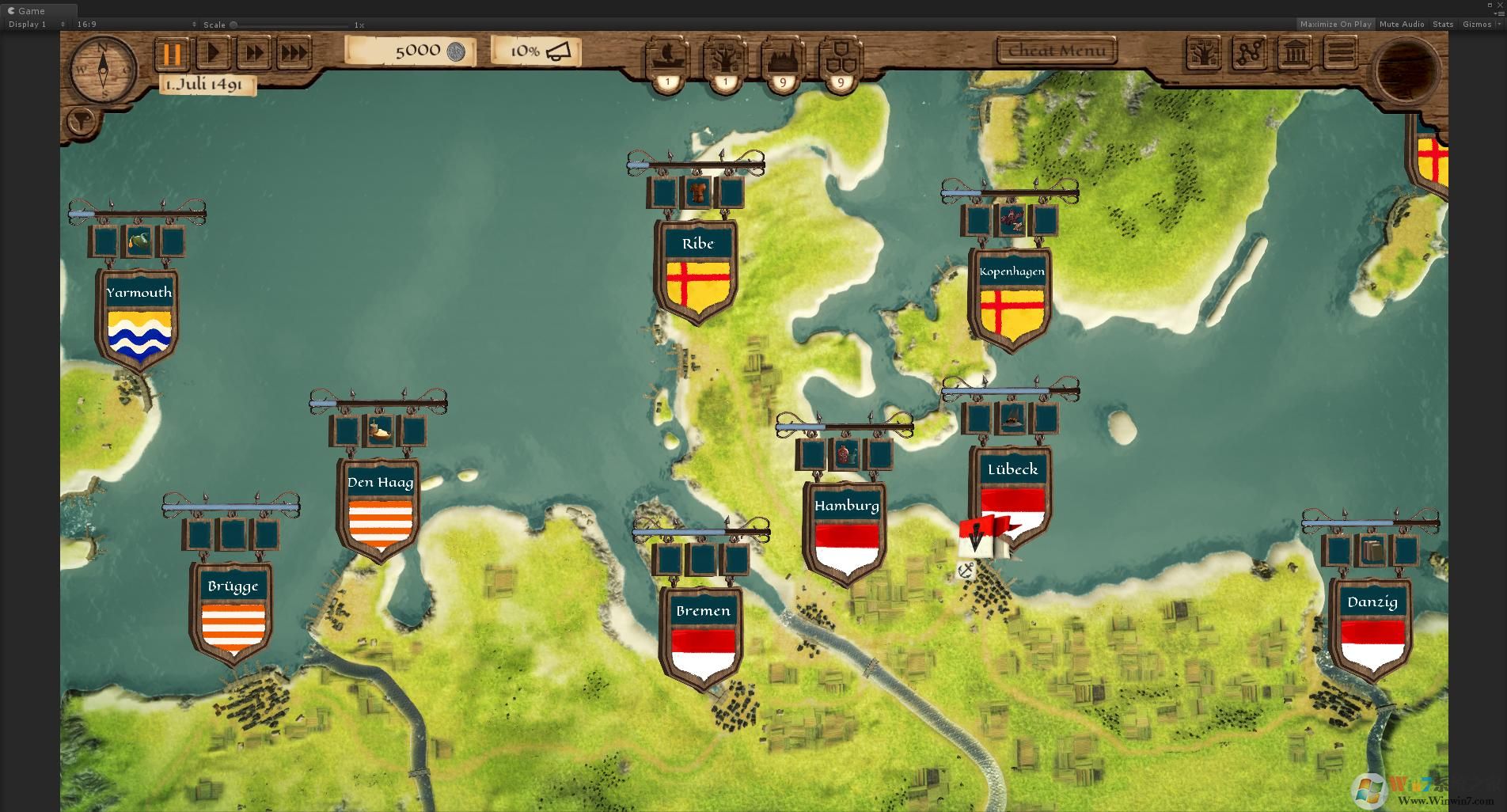The height and width of the screenshot is (812, 1507).
Task: Toggle Maximize On Play
Action: pyautogui.click(x=1337, y=24)
